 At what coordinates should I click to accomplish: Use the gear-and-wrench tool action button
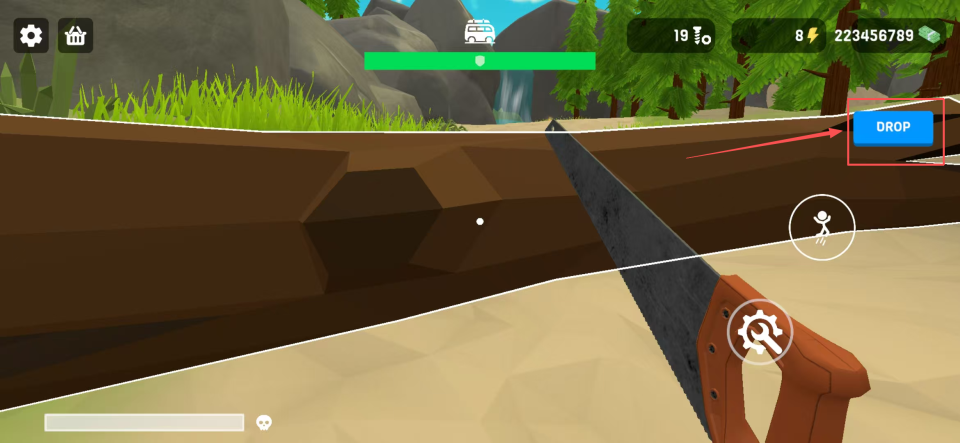tap(759, 332)
